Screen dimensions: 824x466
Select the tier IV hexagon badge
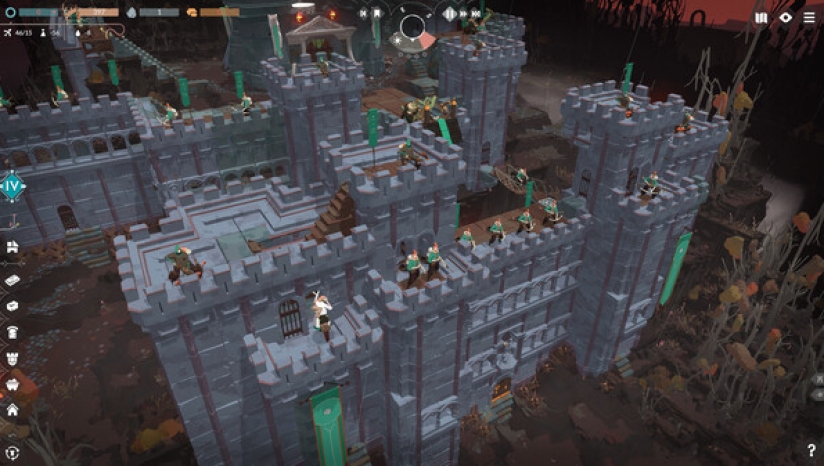click(x=12, y=186)
